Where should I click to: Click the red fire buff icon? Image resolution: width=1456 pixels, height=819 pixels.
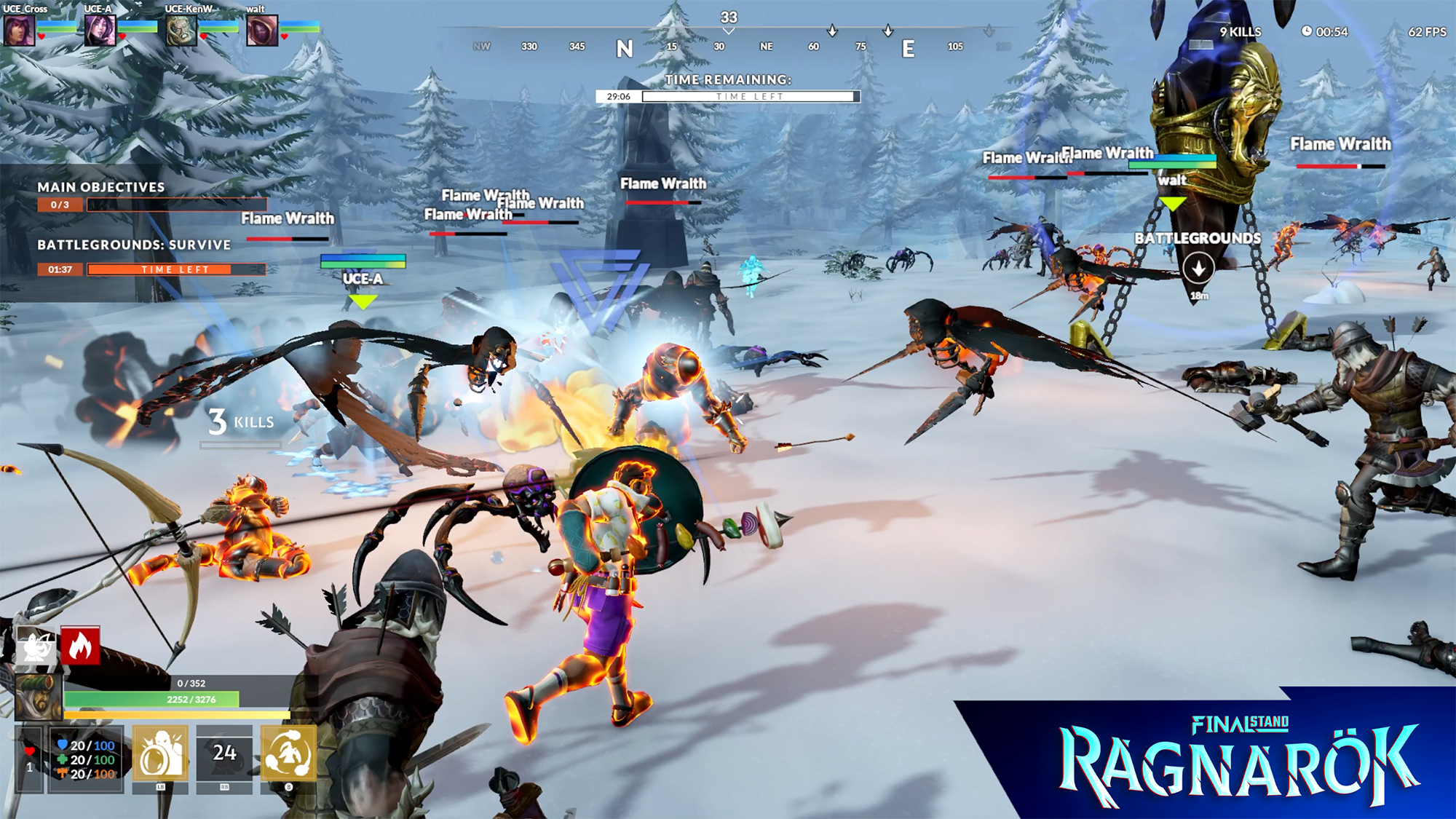coord(80,646)
